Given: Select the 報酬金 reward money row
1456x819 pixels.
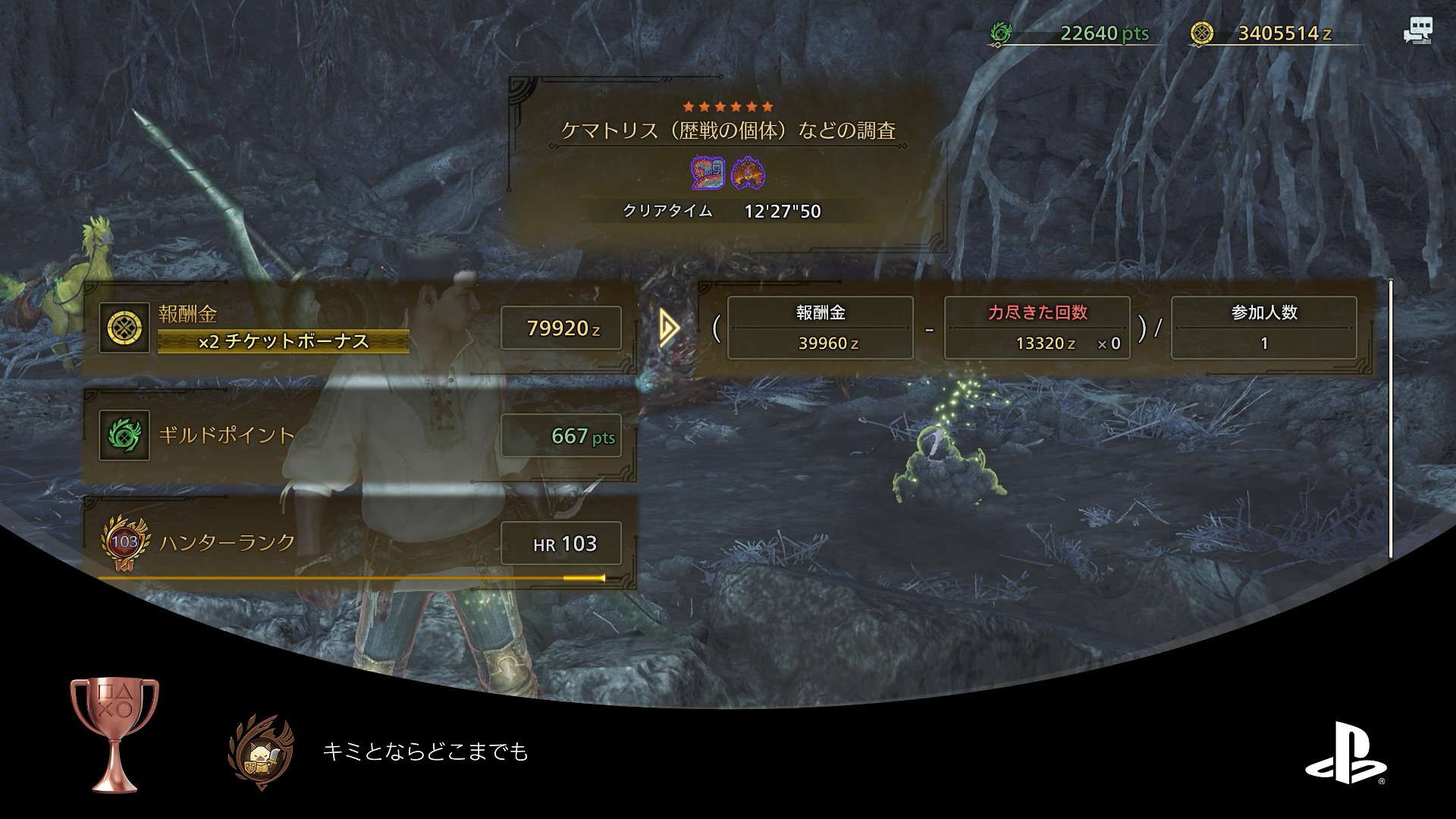Looking at the screenshot, I should click(359, 328).
